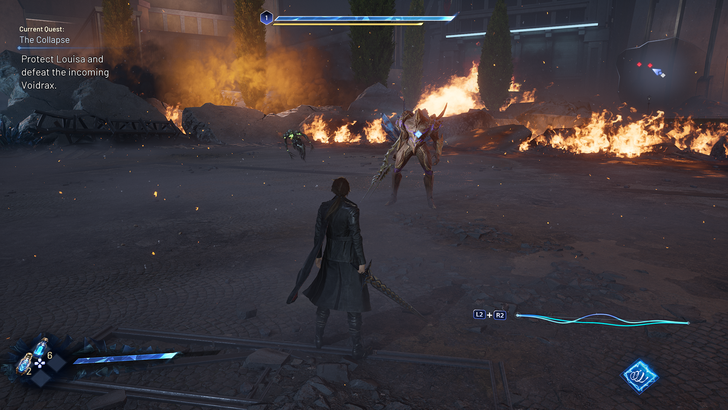The height and width of the screenshot is (410, 728).
Task: Use the gold-framed potion with count 2
Action: pos(24,364)
